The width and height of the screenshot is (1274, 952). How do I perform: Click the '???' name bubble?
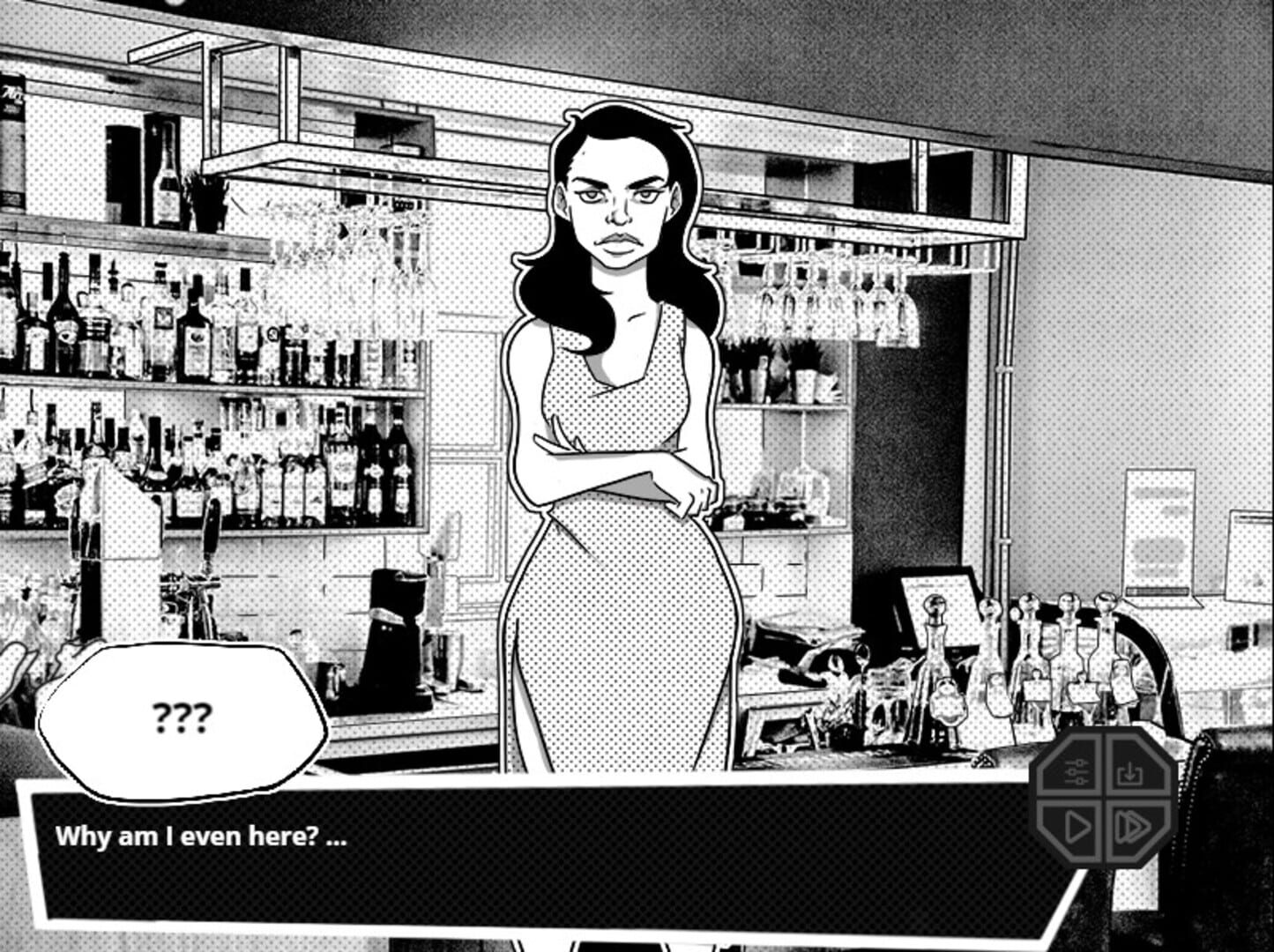click(181, 716)
